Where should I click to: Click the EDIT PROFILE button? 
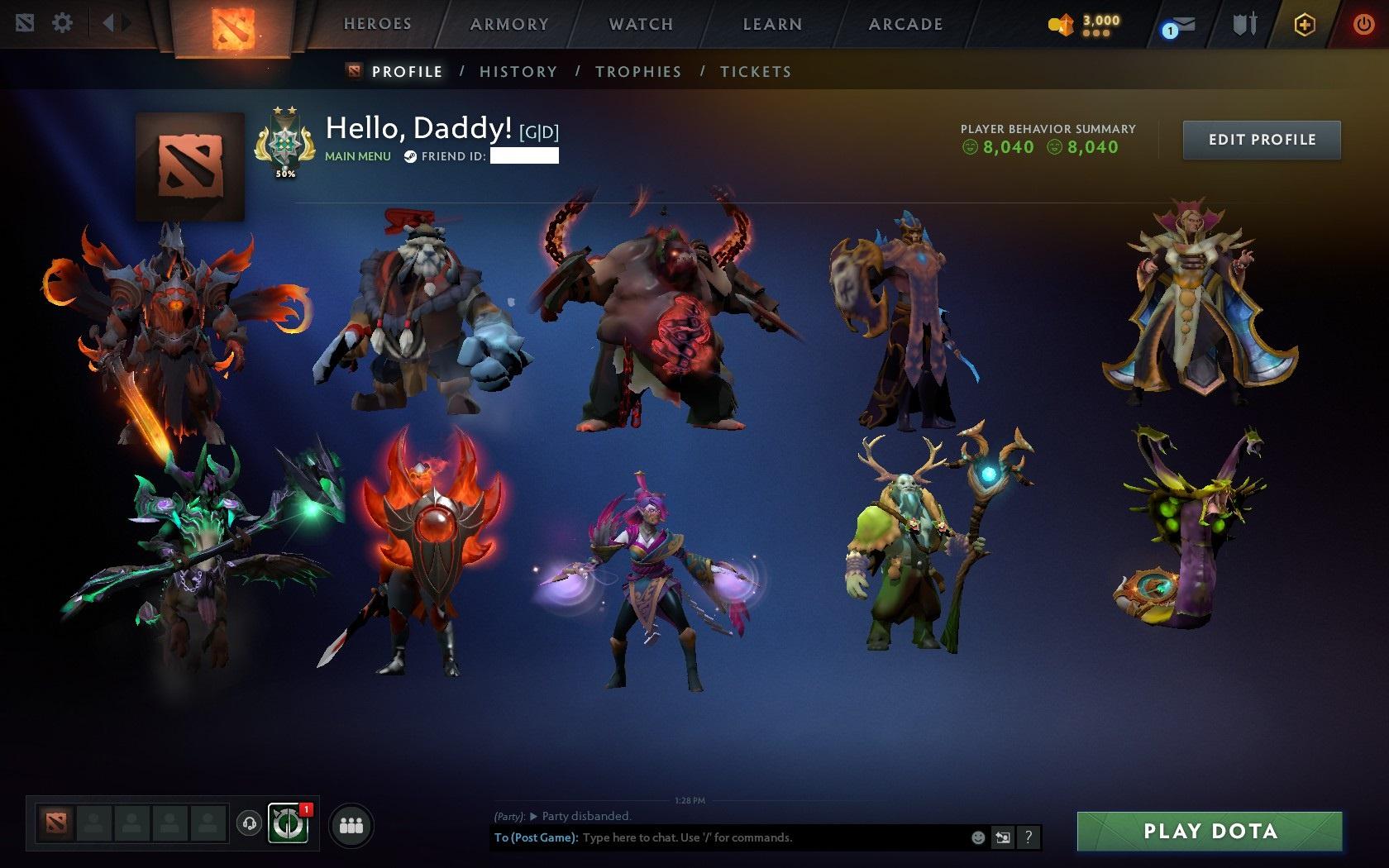1261,140
